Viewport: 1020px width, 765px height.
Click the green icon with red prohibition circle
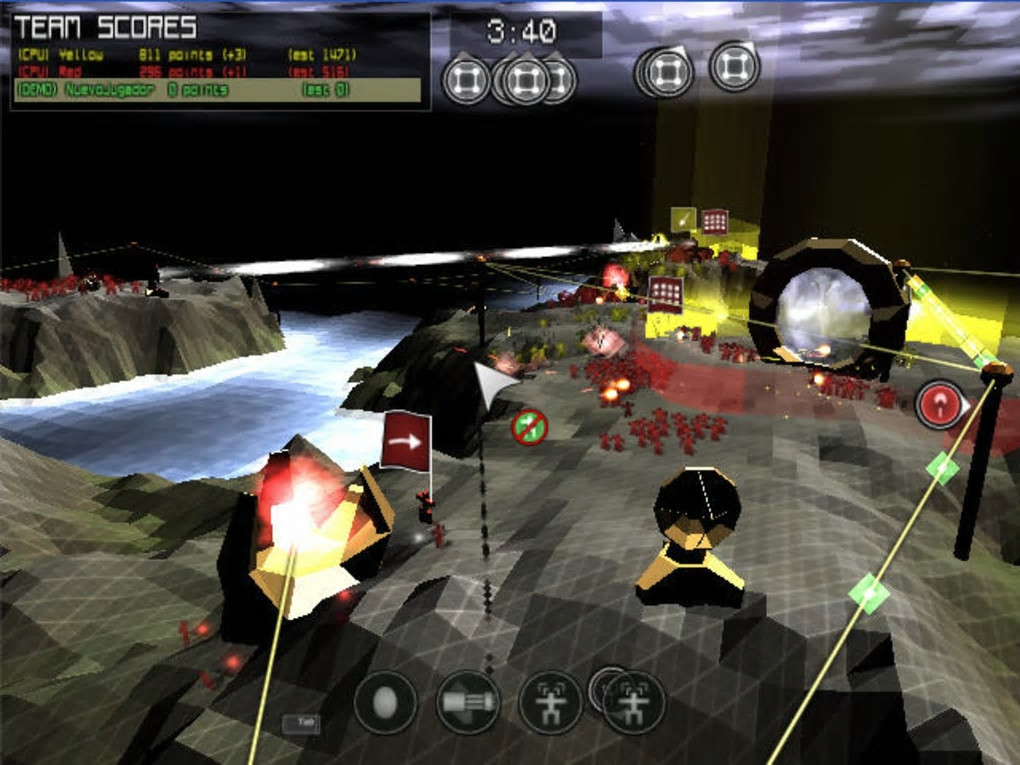click(x=529, y=428)
